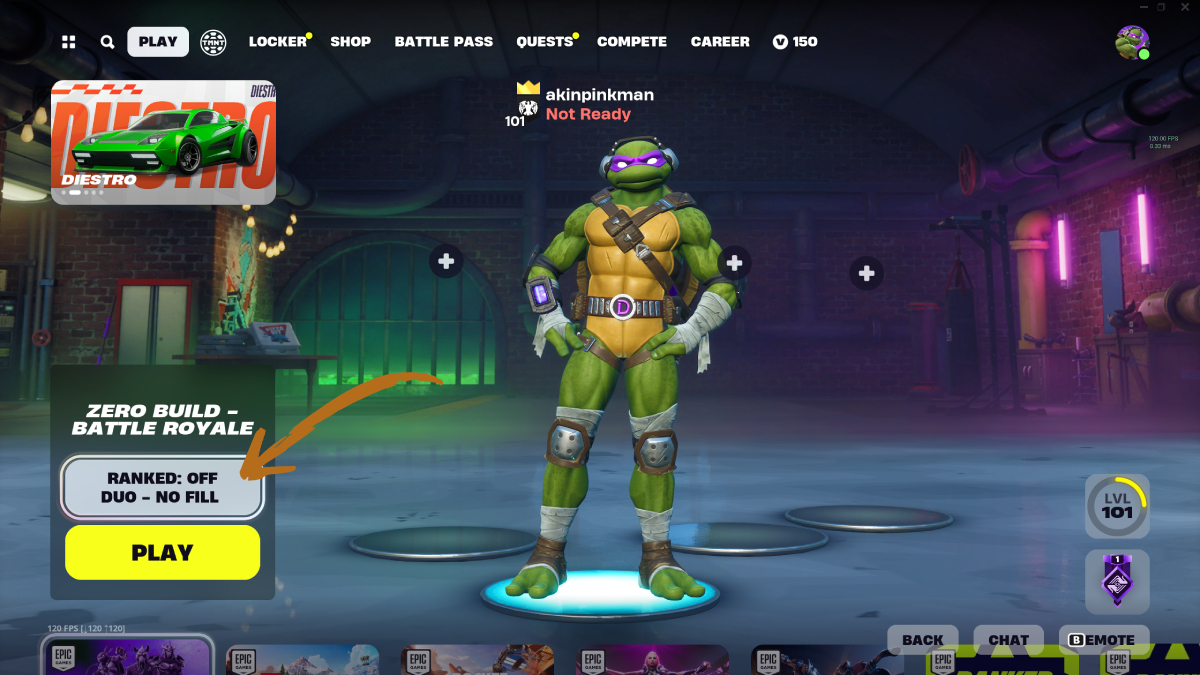Open the grid menu icon
The width and height of the screenshot is (1200, 675).
[69, 42]
